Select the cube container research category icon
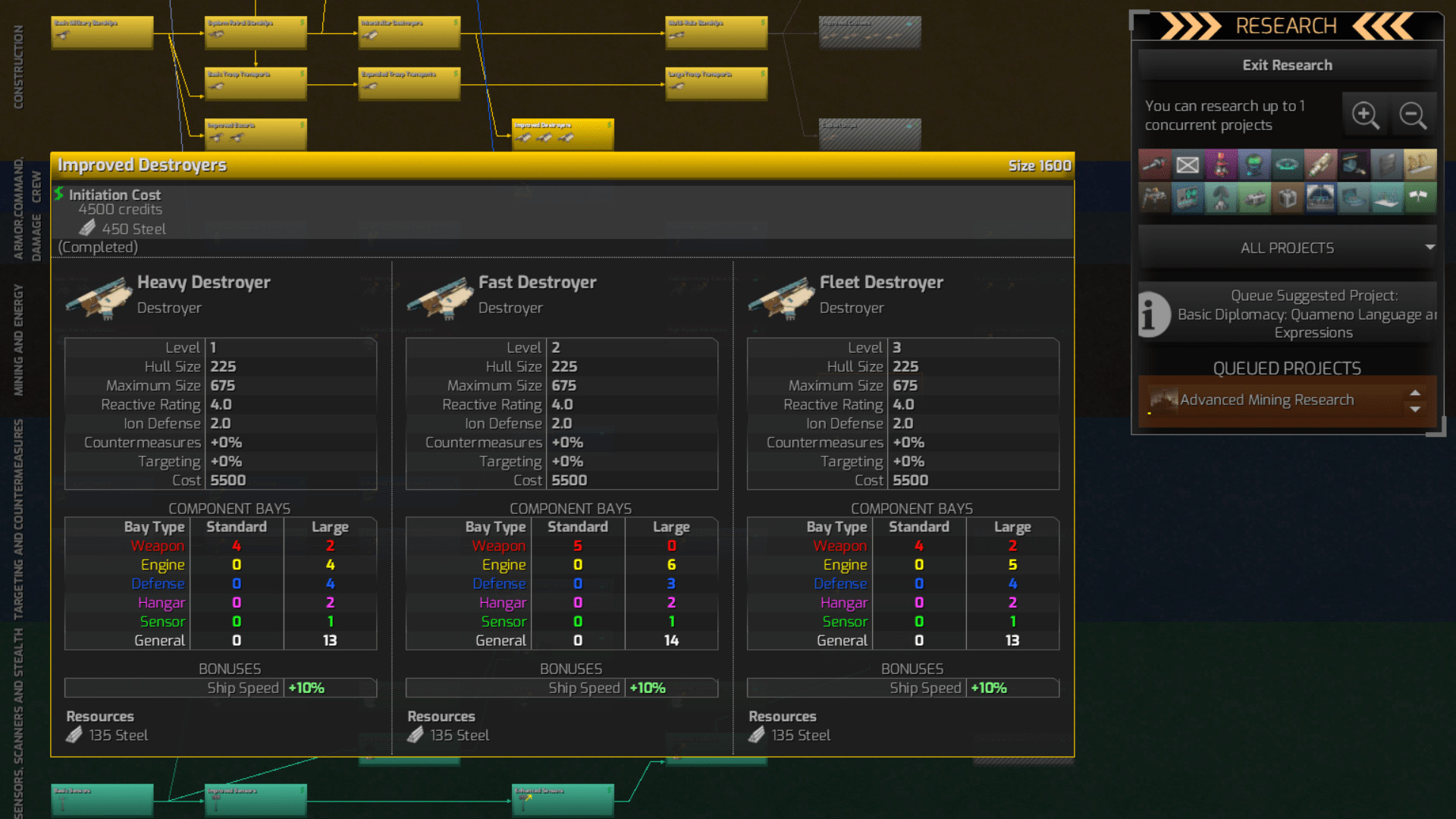The width and height of the screenshot is (1456, 819). [1287, 198]
